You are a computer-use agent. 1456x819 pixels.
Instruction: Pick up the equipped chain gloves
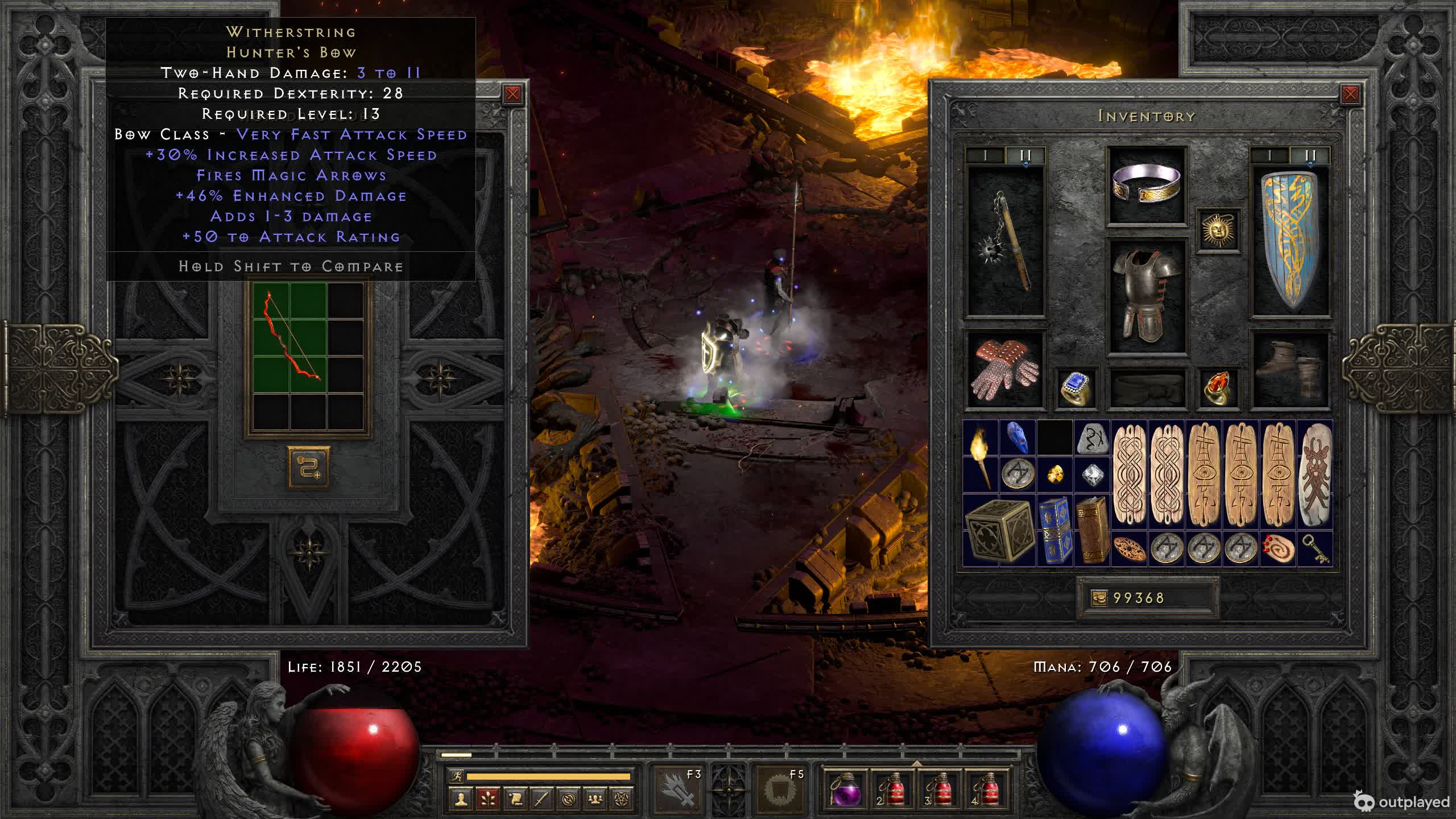coord(1005,370)
